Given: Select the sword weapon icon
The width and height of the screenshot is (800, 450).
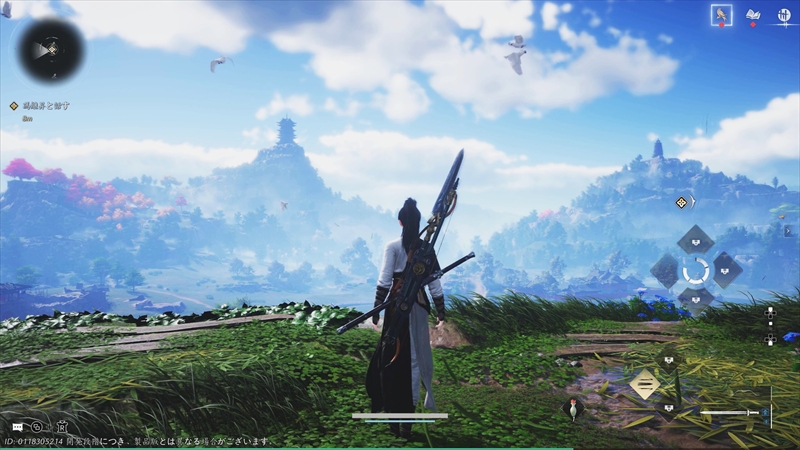Looking at the screenshot, I should coord(730,412).
